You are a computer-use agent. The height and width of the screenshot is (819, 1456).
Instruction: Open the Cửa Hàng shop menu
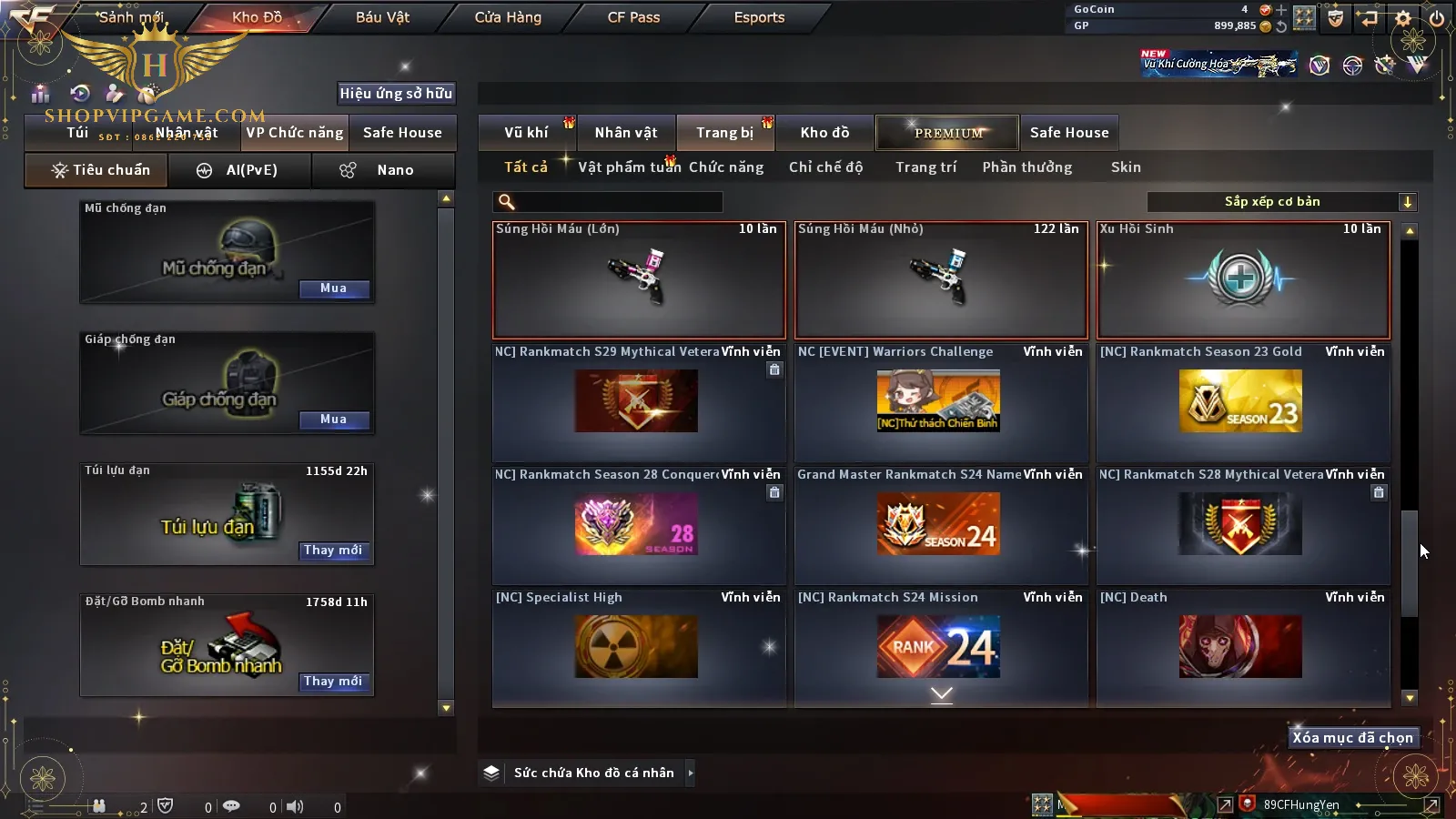click(x=508, y=17)
